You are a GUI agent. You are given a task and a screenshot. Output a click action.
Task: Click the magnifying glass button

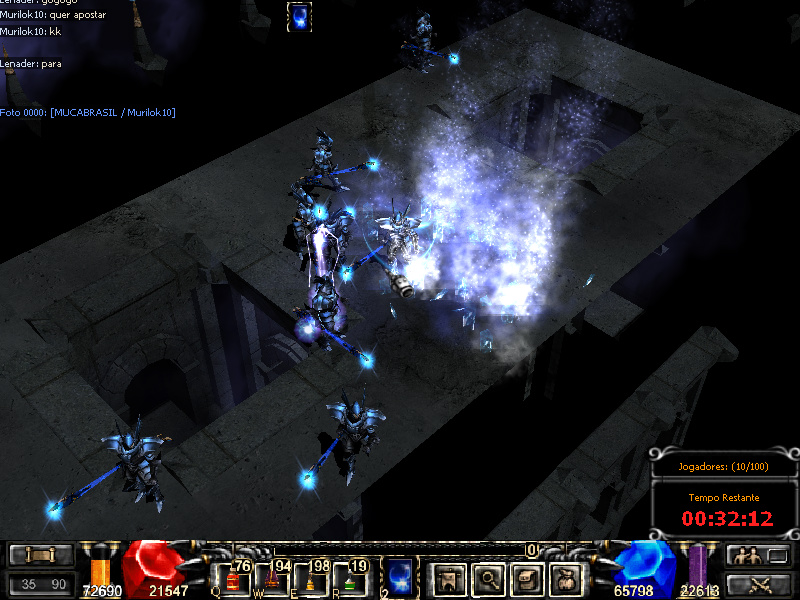487,577
